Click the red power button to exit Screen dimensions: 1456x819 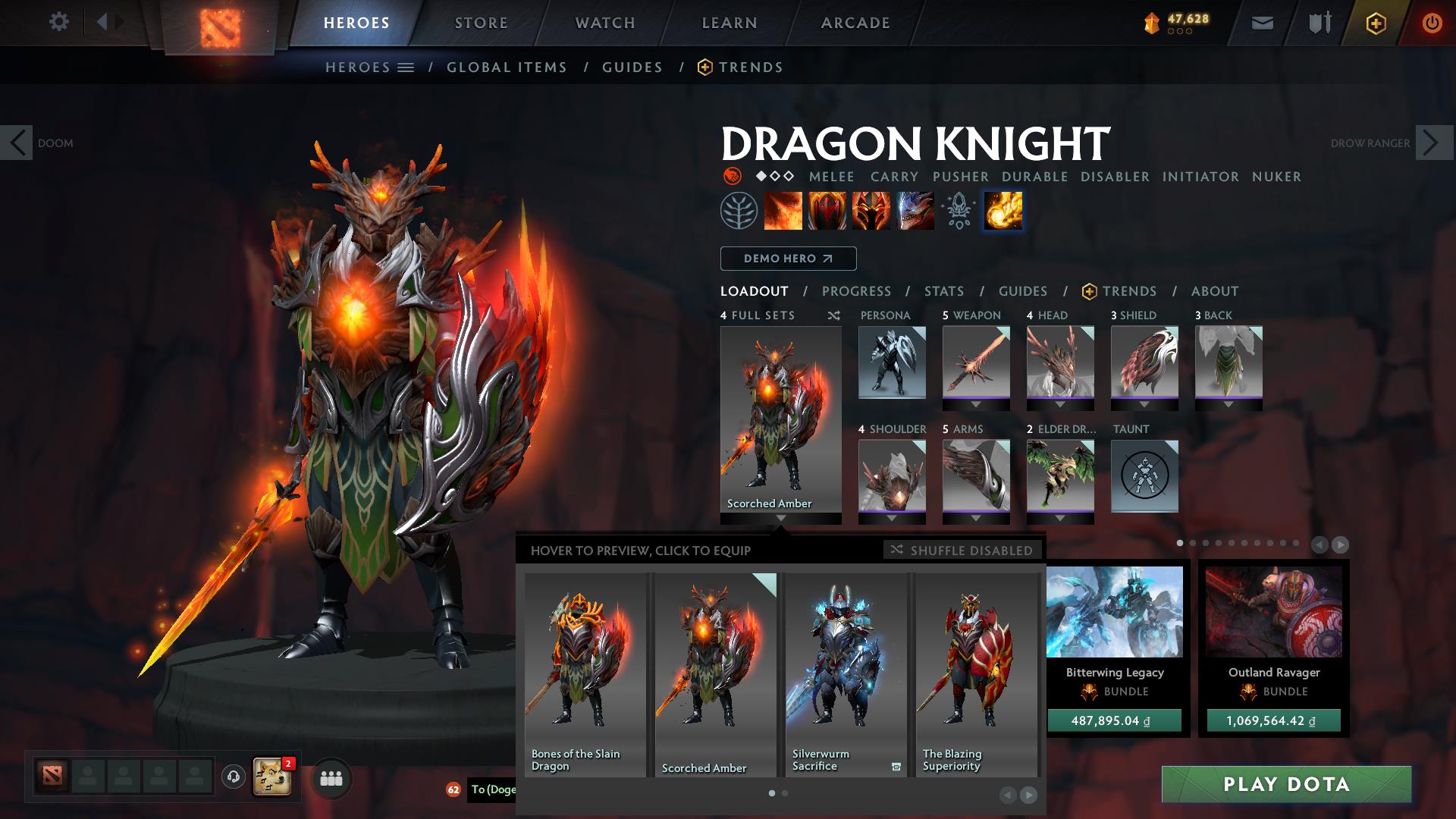(1432, 22)
